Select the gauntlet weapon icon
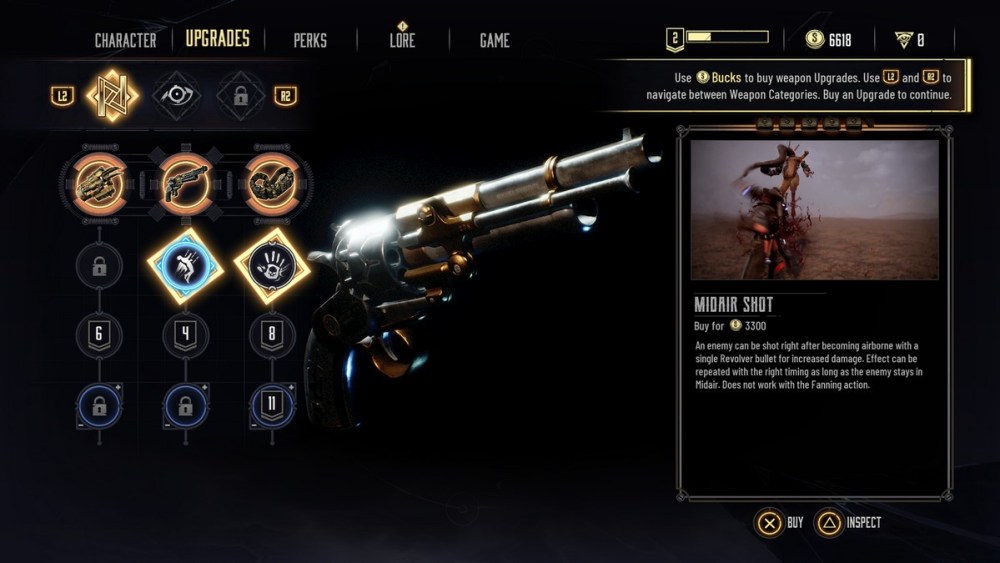Image resolution: width=1000 pixels, height=563 pixels. (x=100, y=183)
